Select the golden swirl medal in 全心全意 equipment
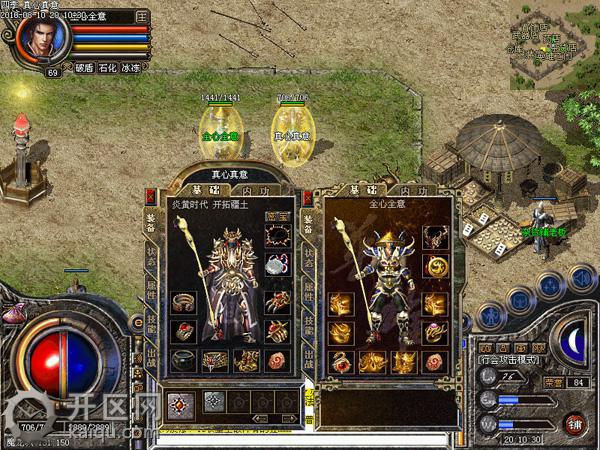 click(x=435, y=267)
